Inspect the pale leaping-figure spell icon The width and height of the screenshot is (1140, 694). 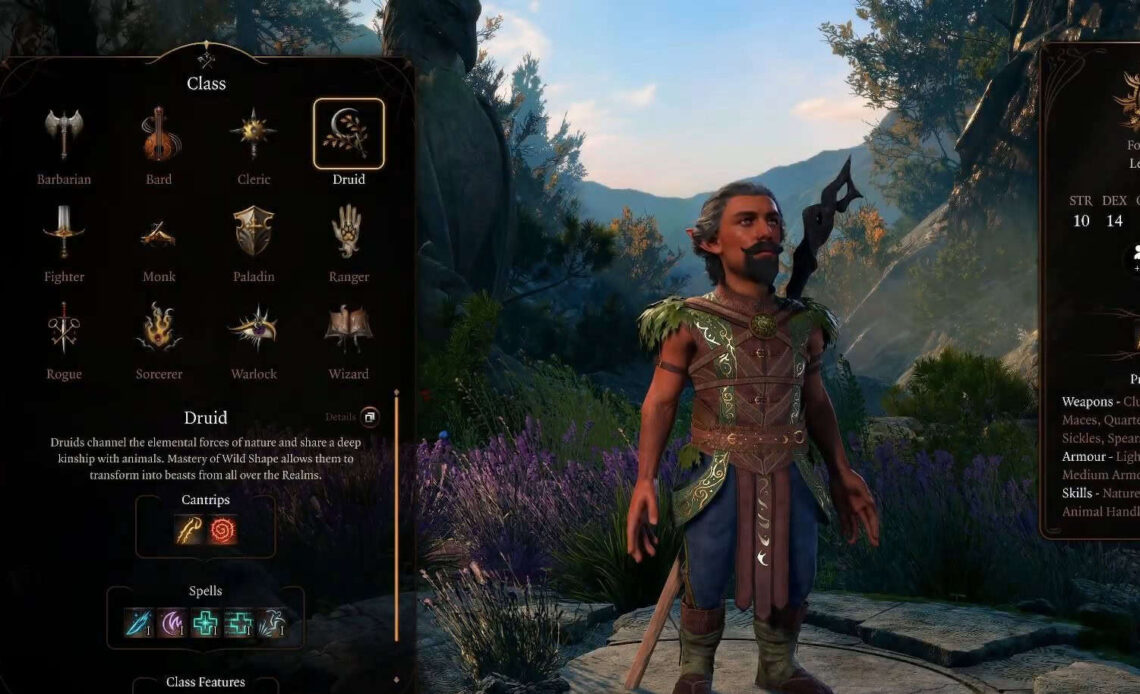click(x=271, y=623)
